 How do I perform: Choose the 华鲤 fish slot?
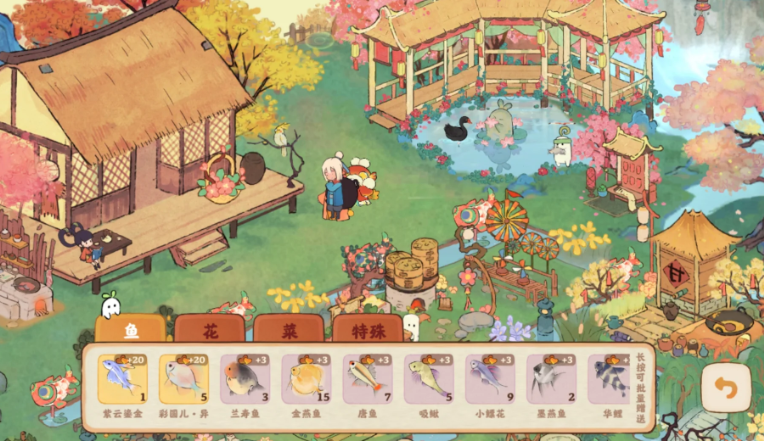point(609,379)
